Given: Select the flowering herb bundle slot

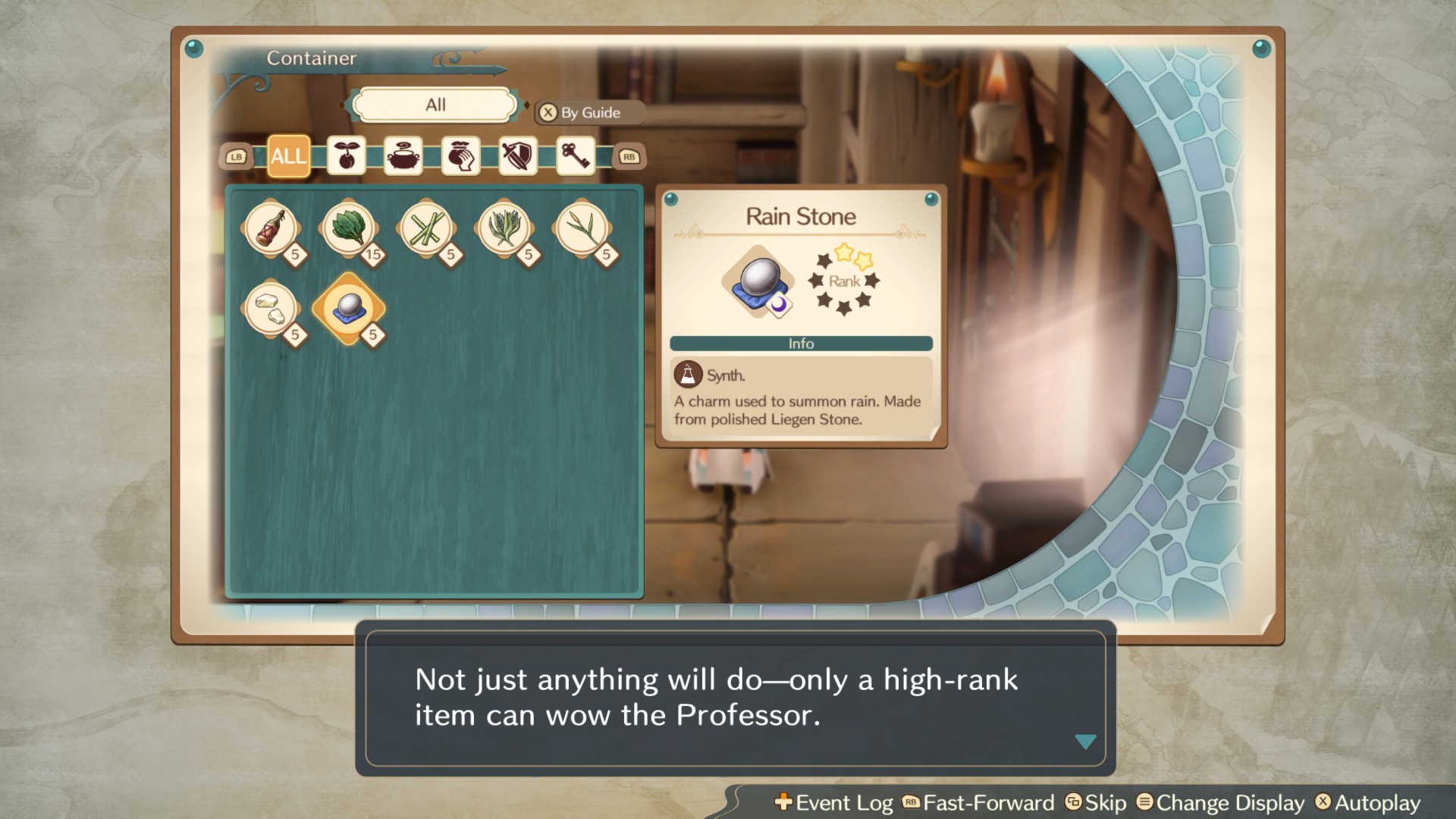Looking at the screenshot, I should [504, 228].
